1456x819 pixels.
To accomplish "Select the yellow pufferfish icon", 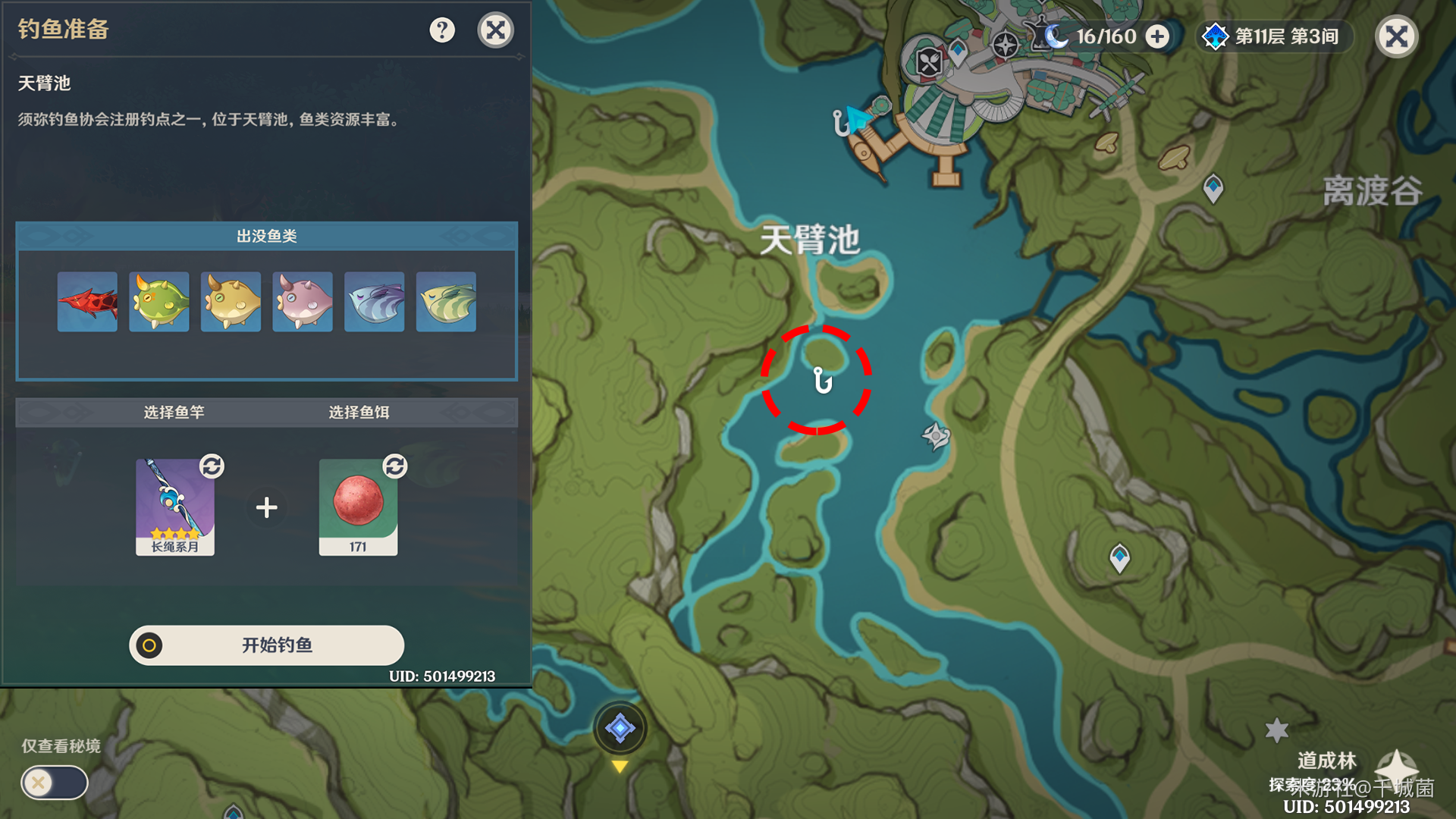I will coord(231,302).
